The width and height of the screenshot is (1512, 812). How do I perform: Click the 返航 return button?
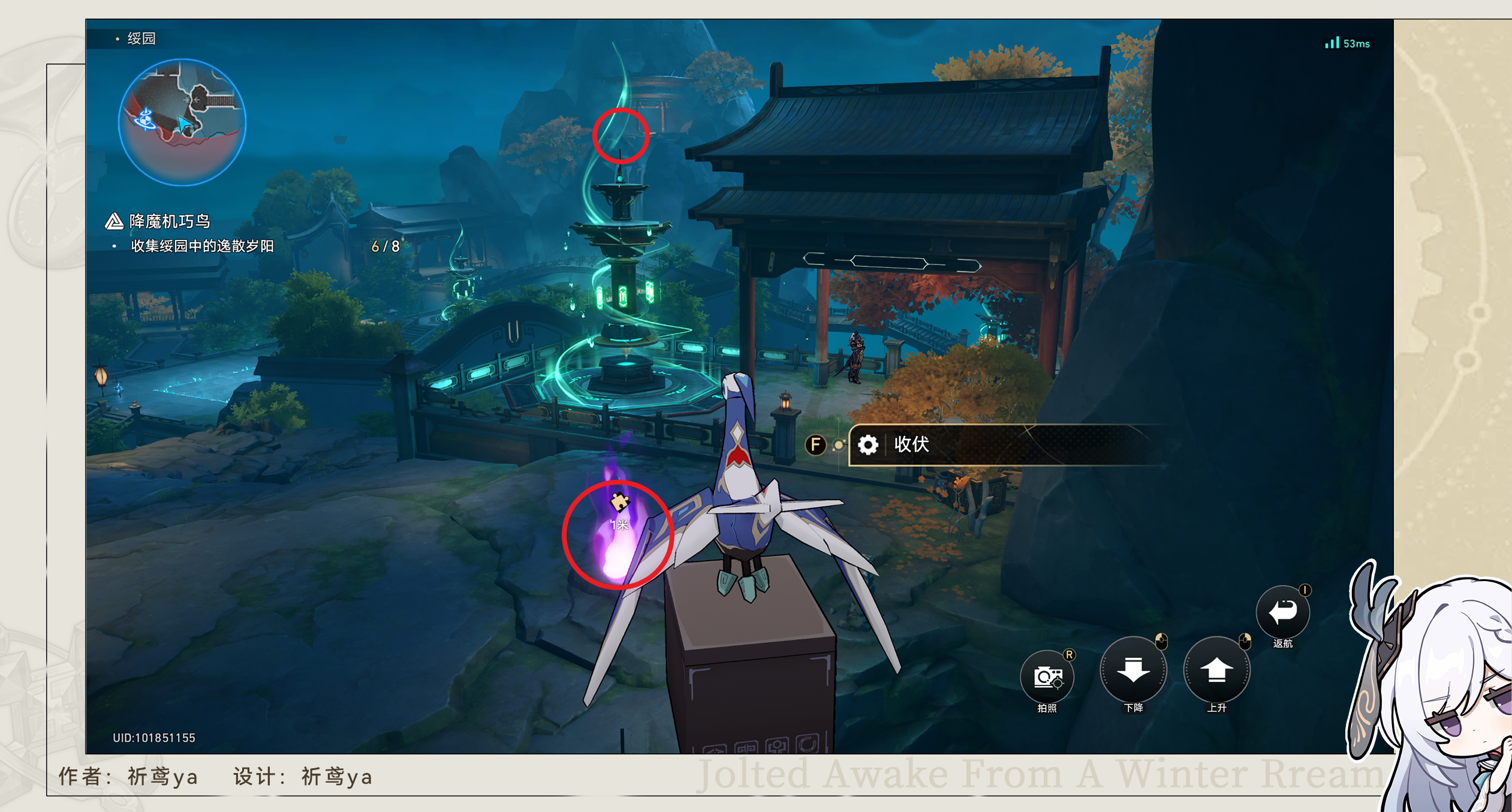pos(1282,612)
